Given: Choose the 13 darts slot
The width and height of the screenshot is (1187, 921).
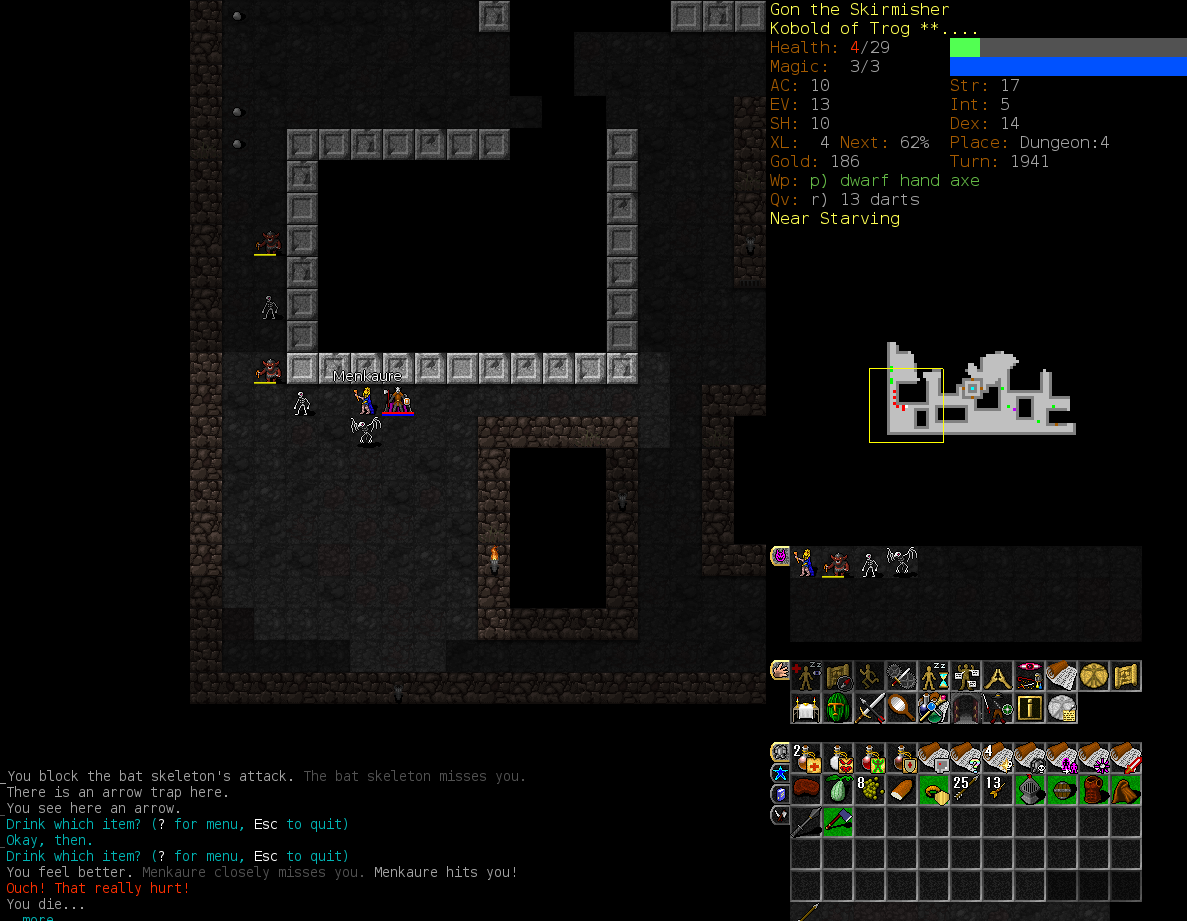Looking at the screenshot, I should (x=998, y=790).
